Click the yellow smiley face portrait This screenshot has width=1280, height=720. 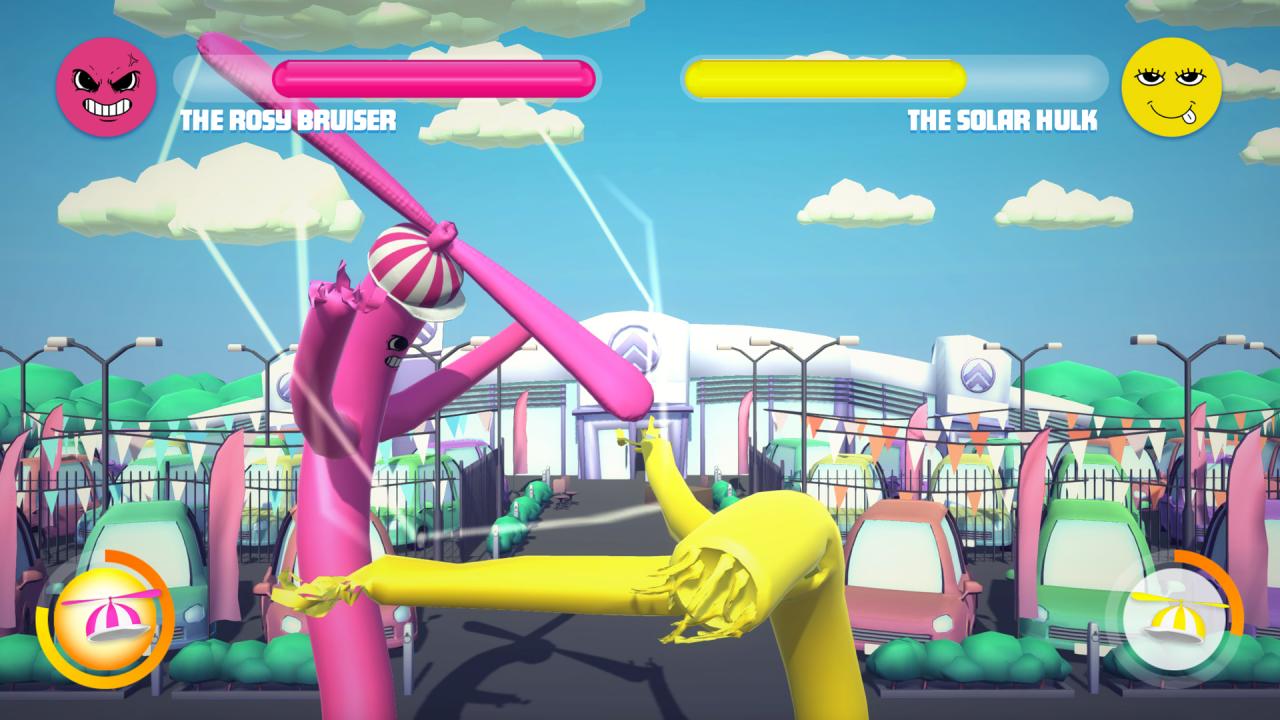pyautogui.click(x=1171, y=87)
